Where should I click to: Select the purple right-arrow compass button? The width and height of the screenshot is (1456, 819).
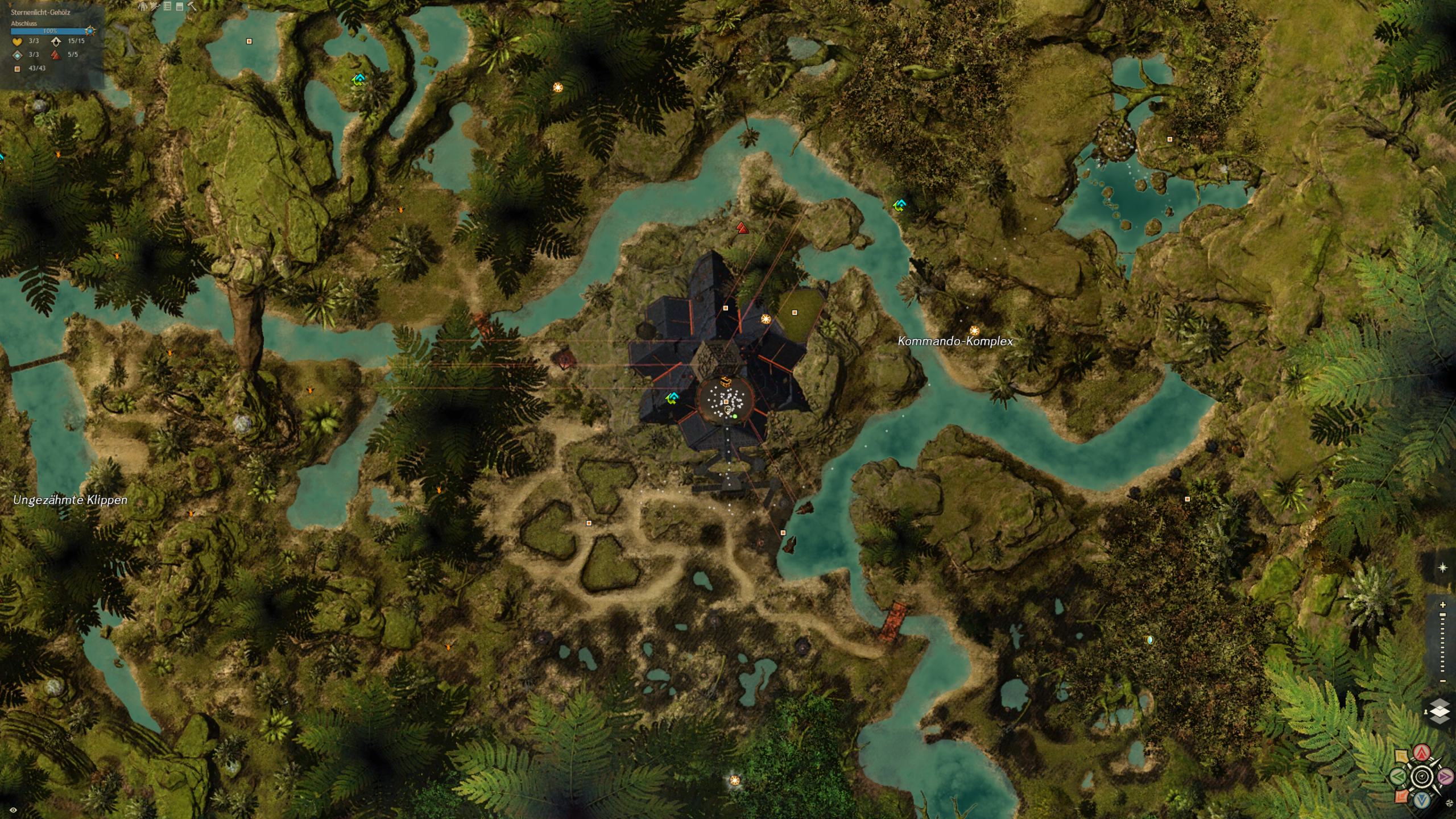pos(1445,776)
